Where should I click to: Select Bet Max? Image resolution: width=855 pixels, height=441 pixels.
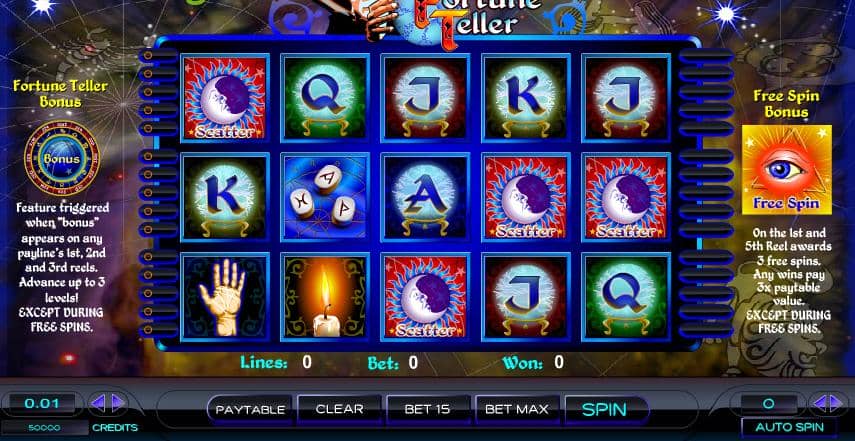(515, 409)
